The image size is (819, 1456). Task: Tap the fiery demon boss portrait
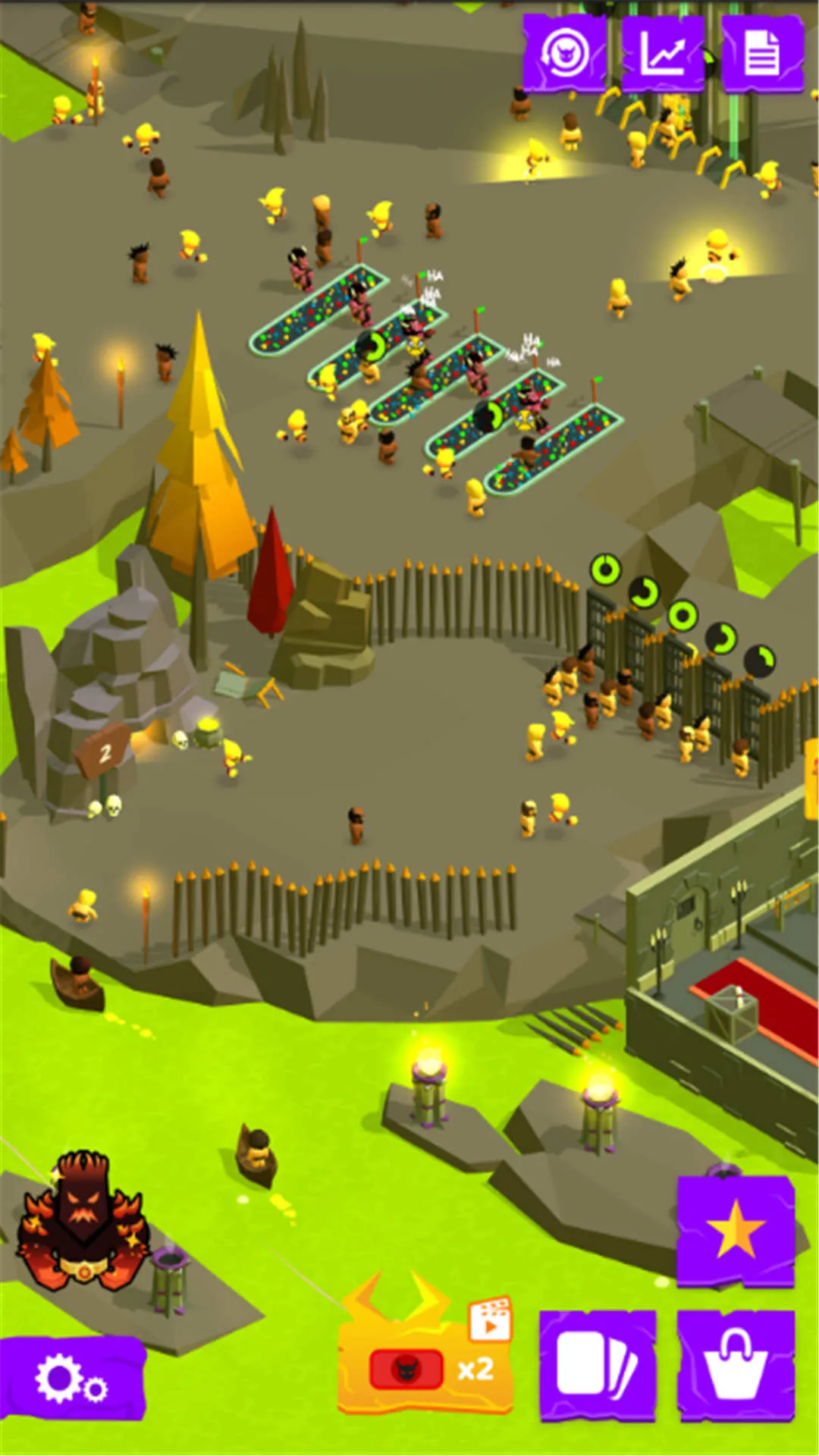click(82, 1221)
